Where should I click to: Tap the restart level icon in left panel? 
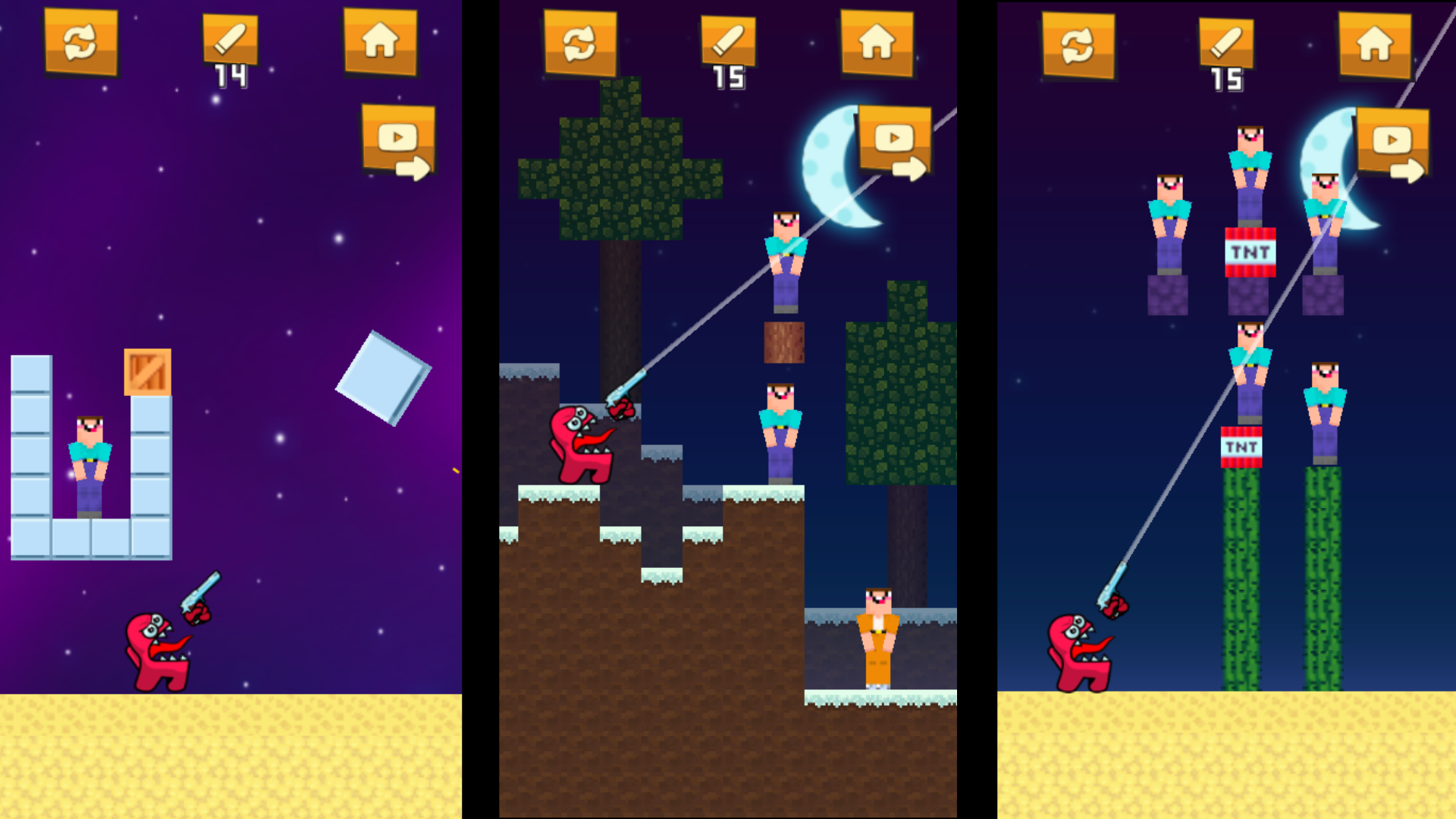point(81,43)
